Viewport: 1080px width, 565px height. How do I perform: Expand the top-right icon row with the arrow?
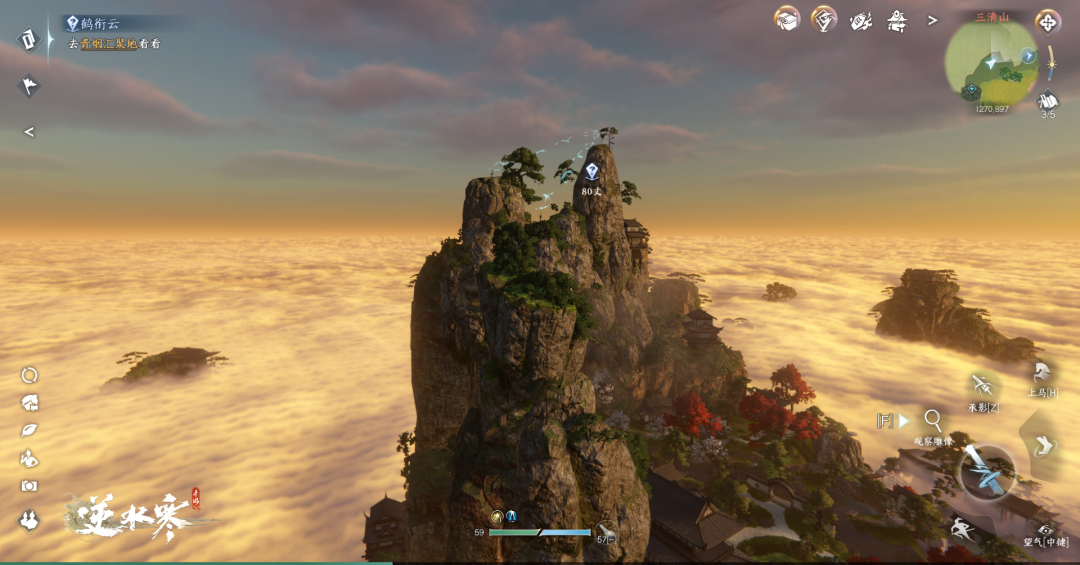(932, 20)
